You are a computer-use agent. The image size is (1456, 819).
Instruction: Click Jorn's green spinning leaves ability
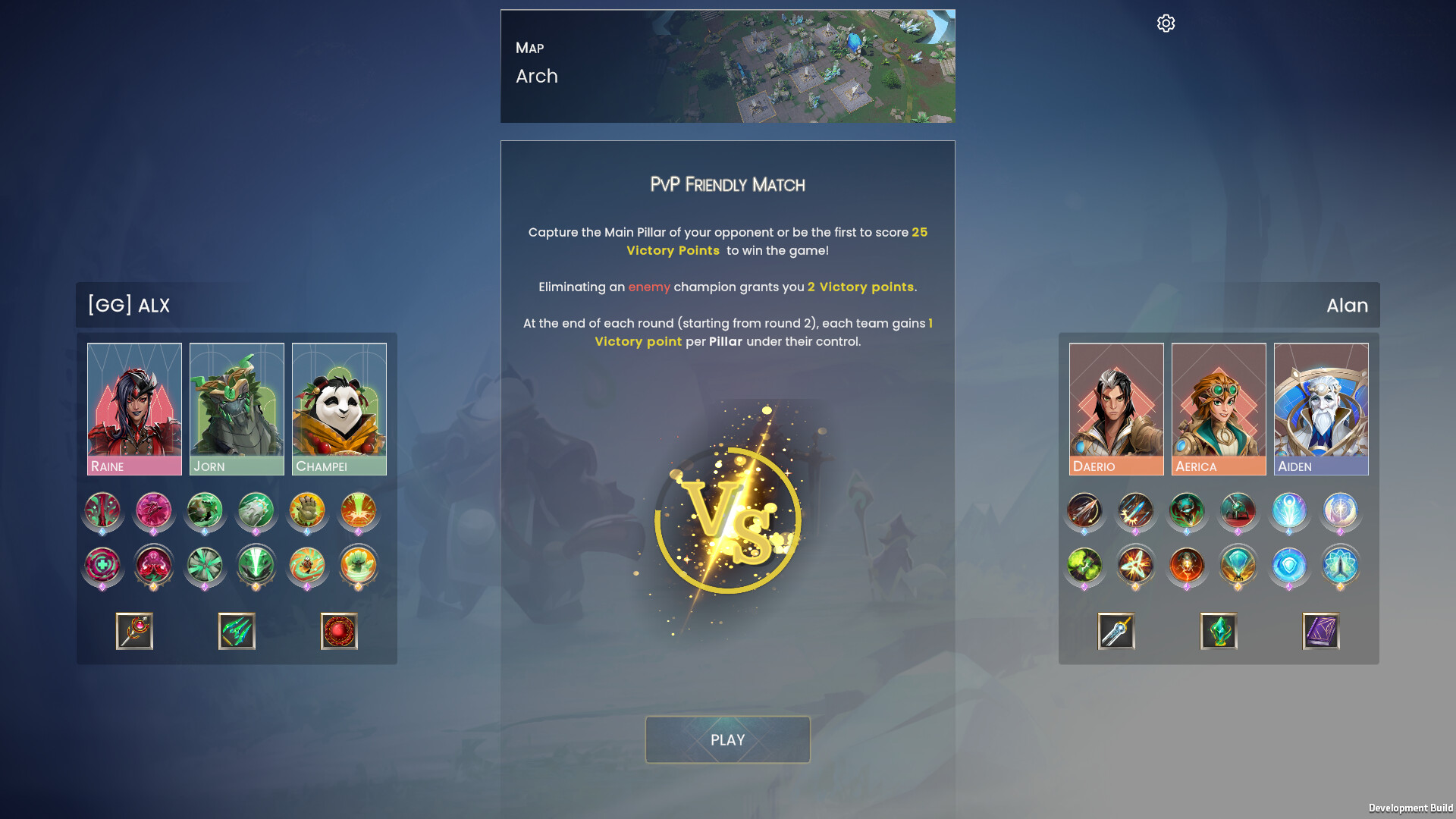(205, 566)
